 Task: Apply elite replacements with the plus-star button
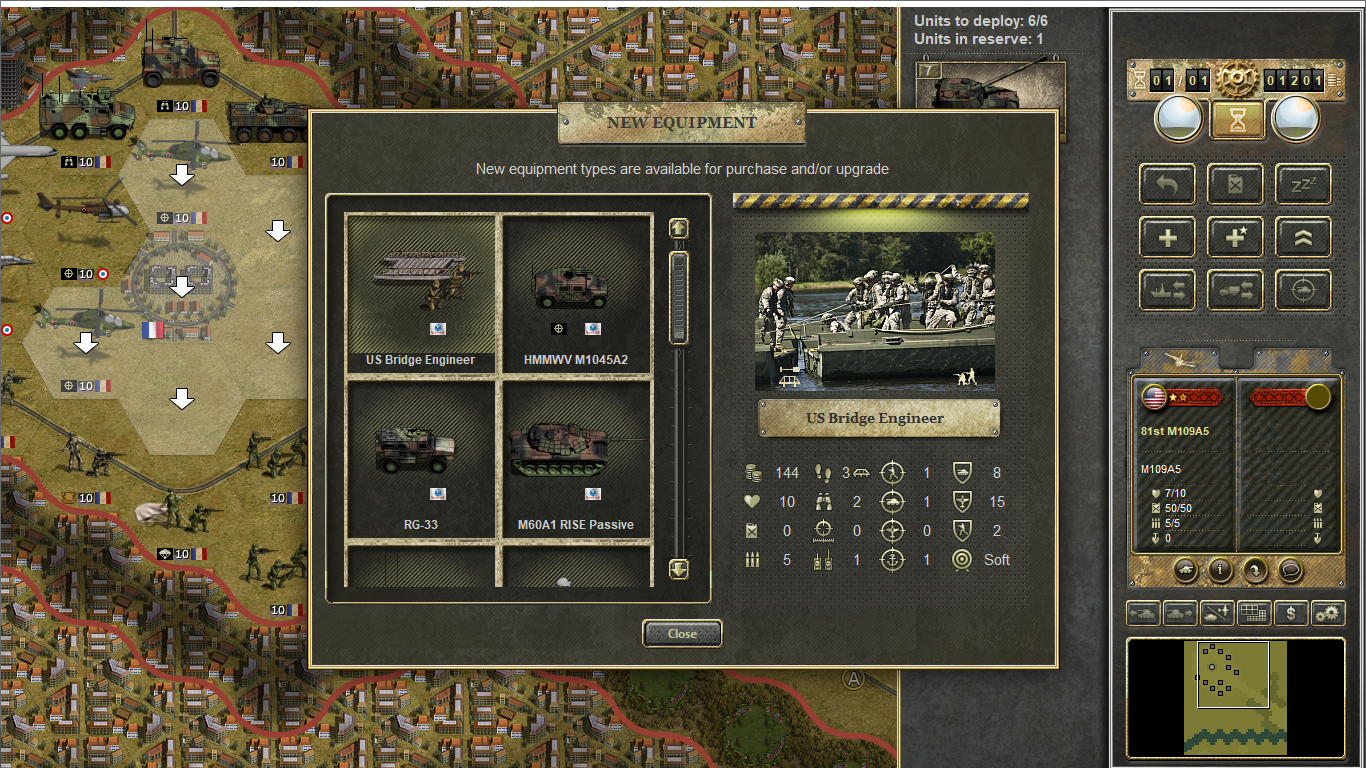1235,237
